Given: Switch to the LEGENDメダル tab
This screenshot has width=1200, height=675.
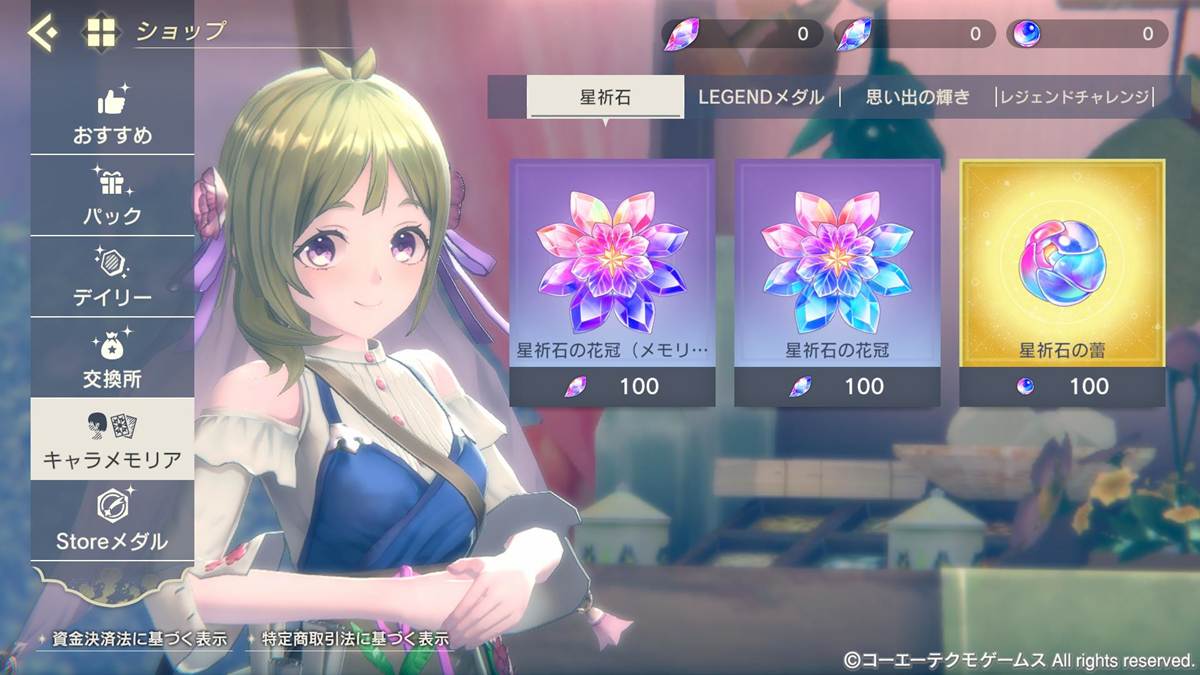Looking at the screenshot, I should coord(761,97).
